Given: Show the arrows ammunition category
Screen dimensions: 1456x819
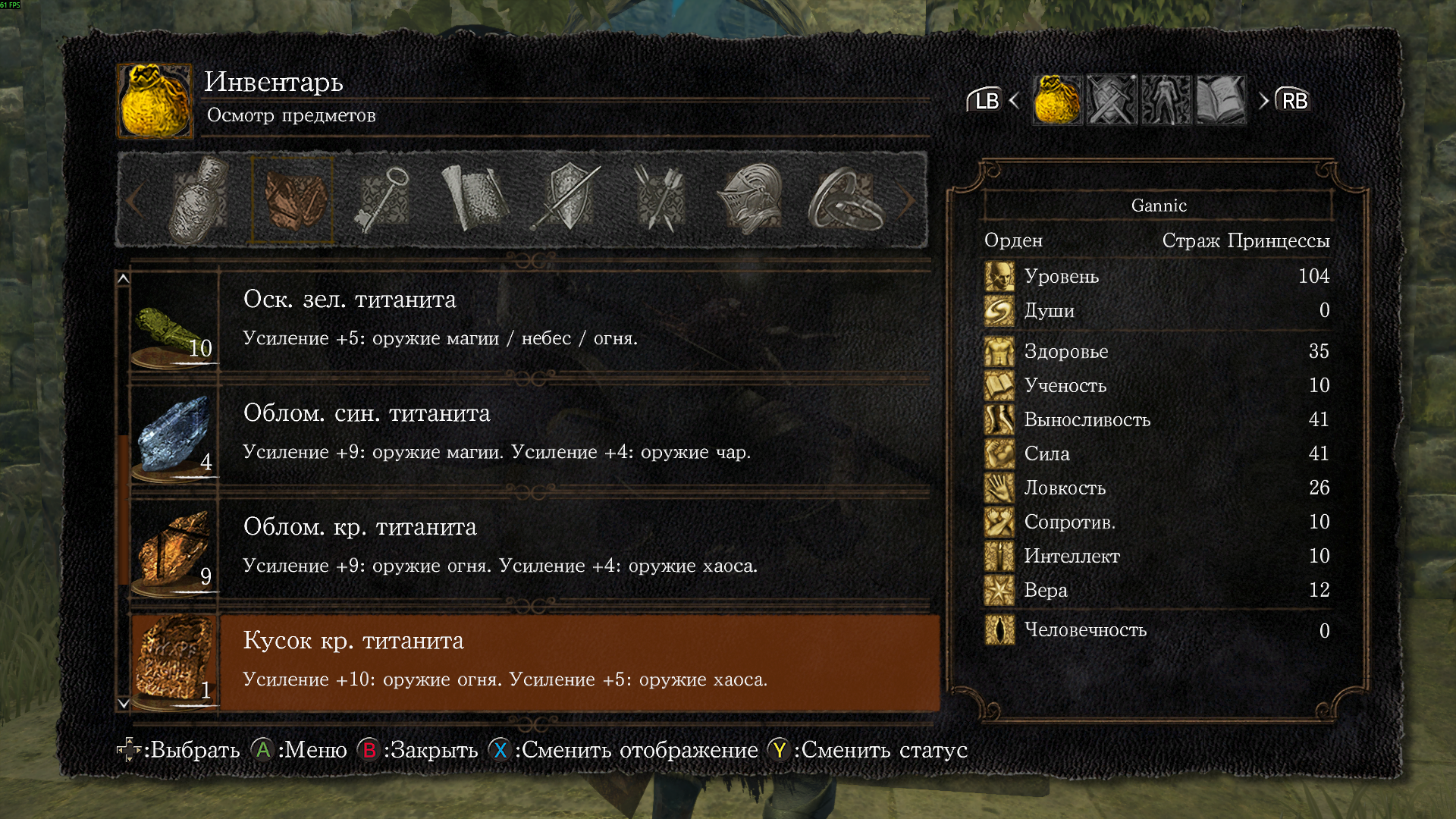Looking at the screenshot, I should point(658,200).
